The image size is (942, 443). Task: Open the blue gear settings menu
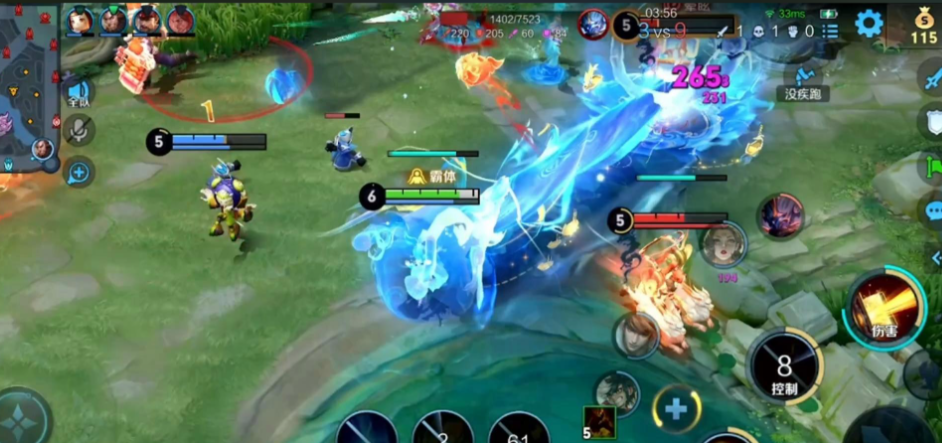[868, 23]
